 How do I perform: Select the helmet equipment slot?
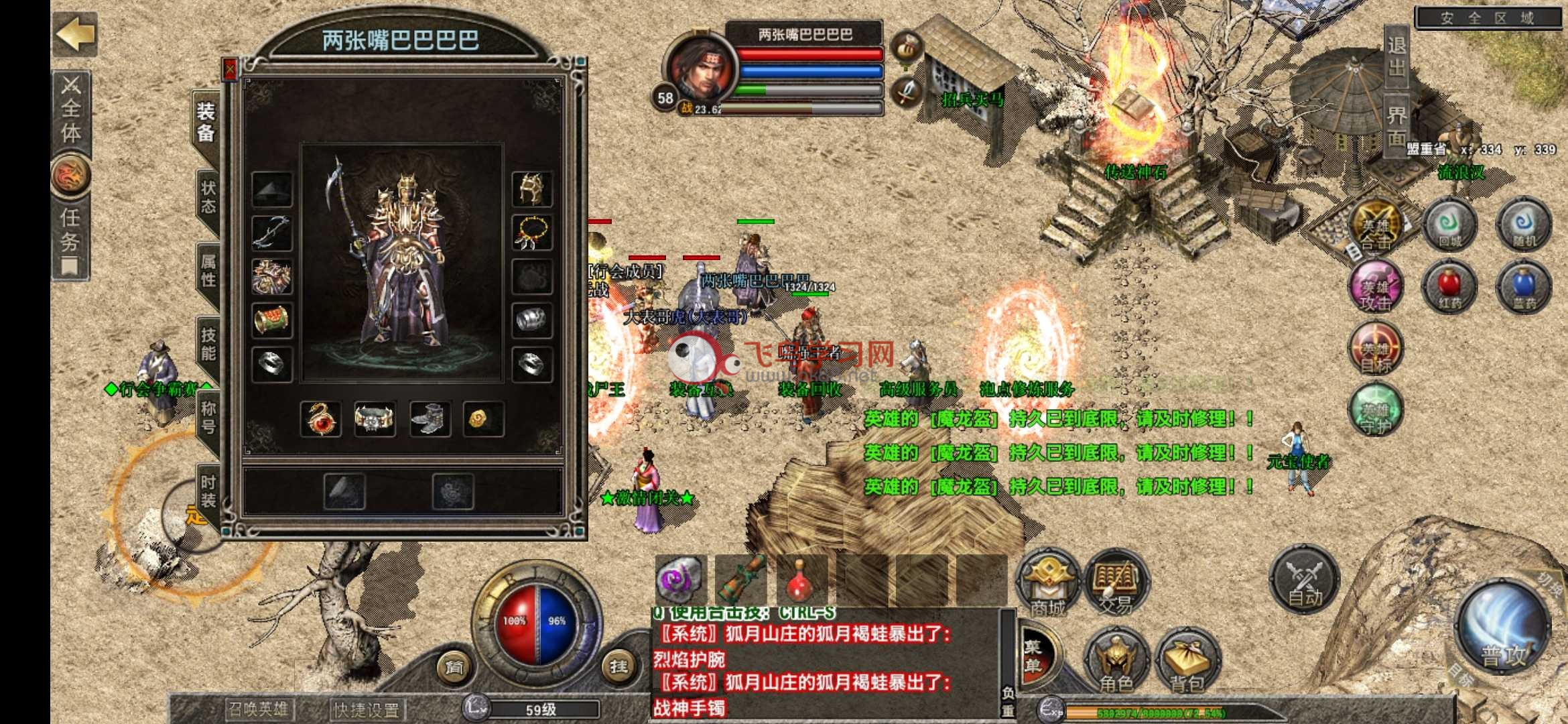pyautogui.click(x=532, y=189)
